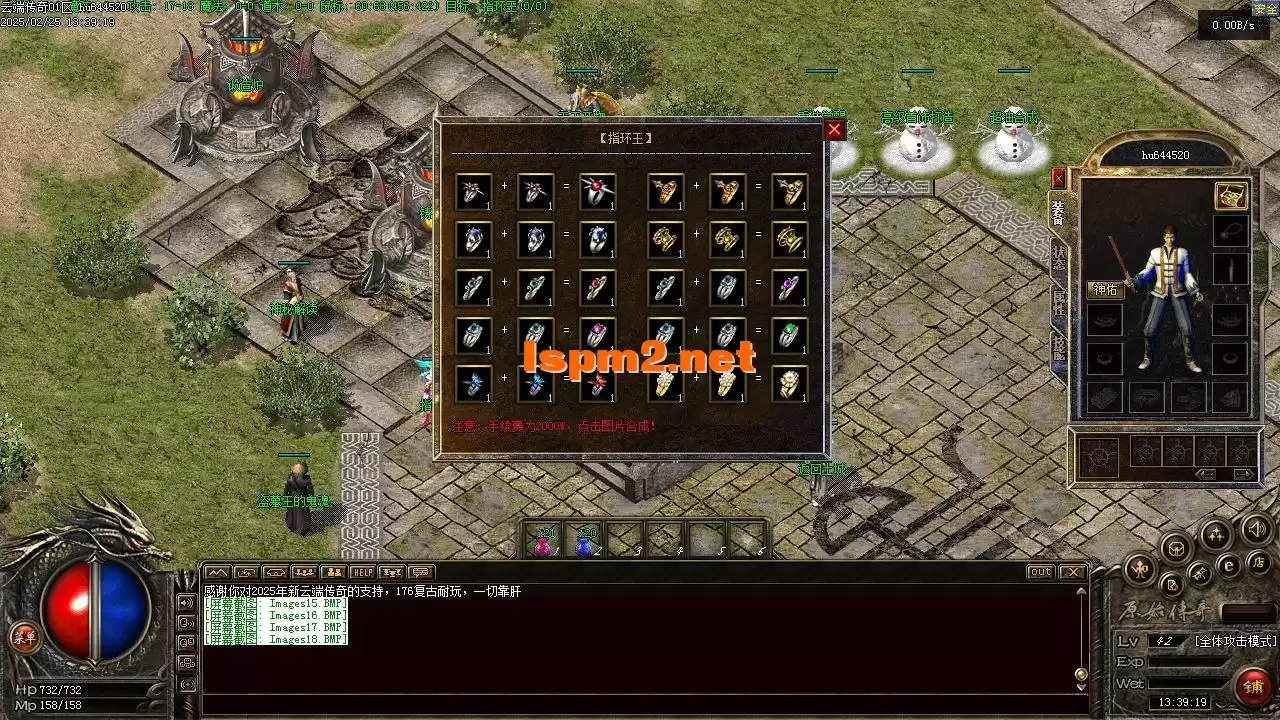Click the HELP button on chat toolbar
Viewport: 1280px width, 720px height.
(362, 572)
